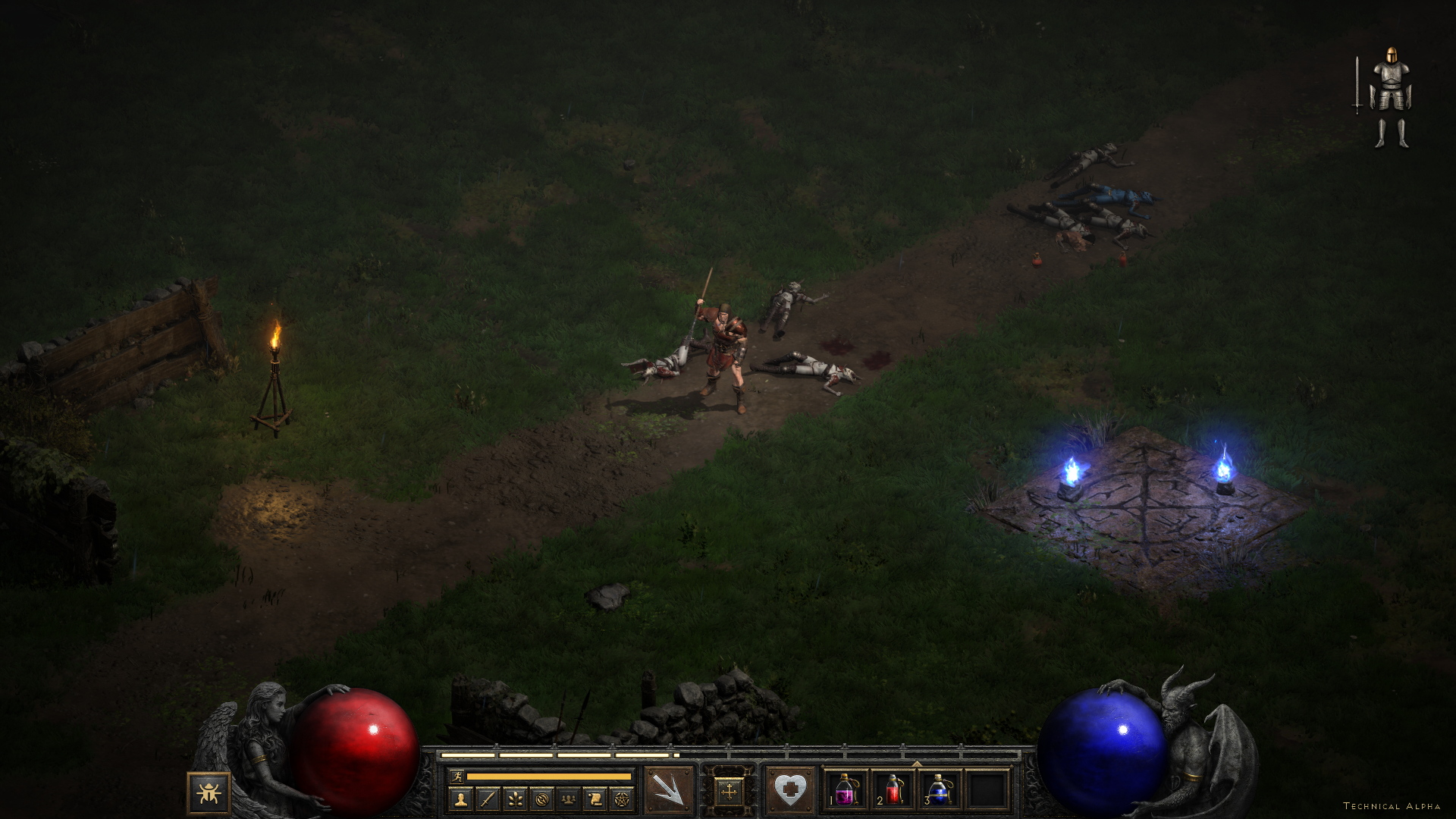Open the bug report button

[x=209, y=793]
